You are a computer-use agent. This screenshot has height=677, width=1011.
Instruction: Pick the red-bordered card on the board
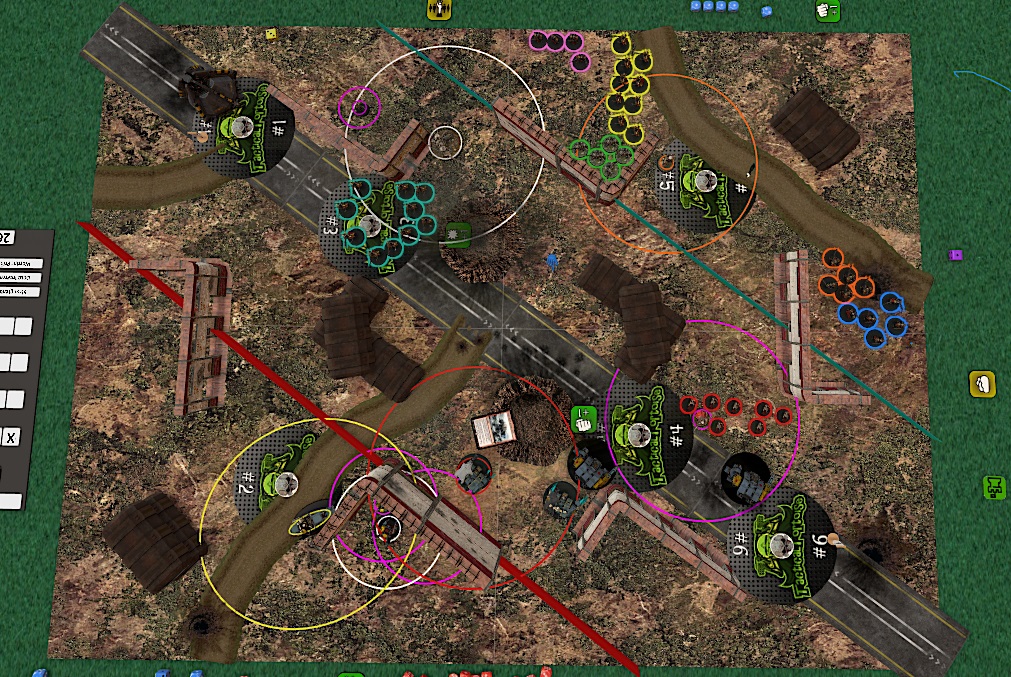point(492,429)
